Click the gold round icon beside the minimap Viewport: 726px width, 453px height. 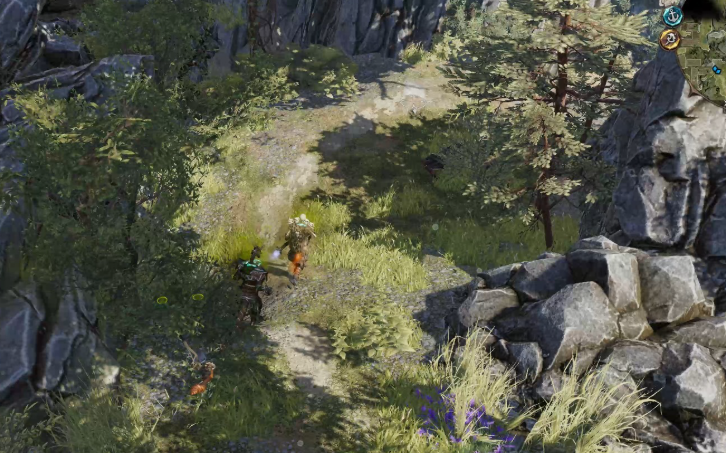click(669, 40)
